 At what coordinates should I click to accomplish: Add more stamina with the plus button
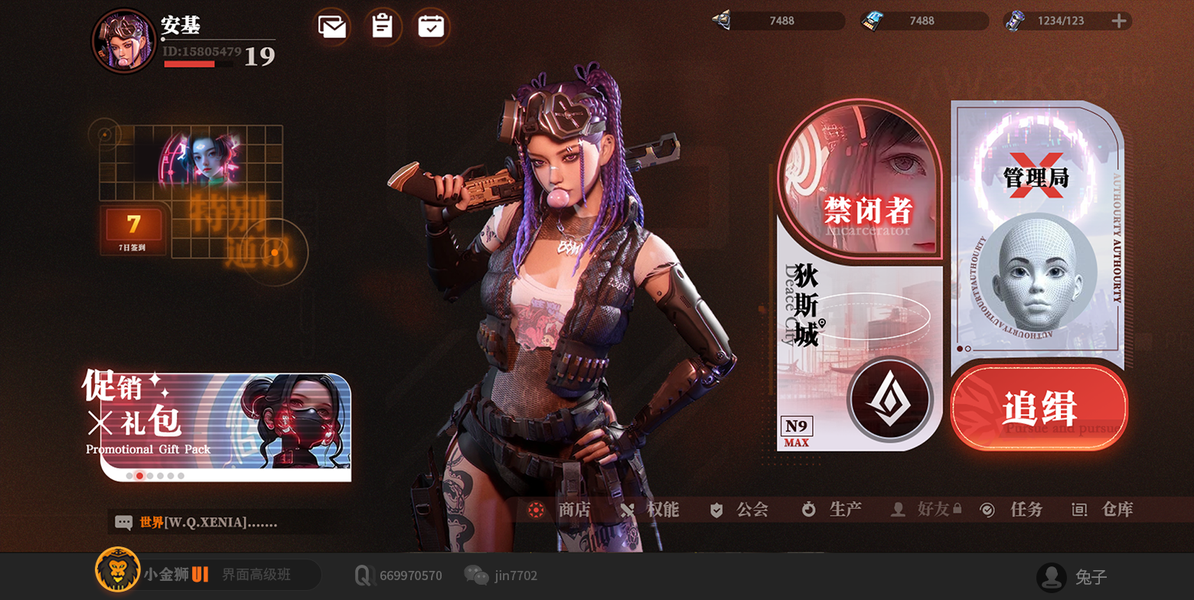[x=1119, y=21]
